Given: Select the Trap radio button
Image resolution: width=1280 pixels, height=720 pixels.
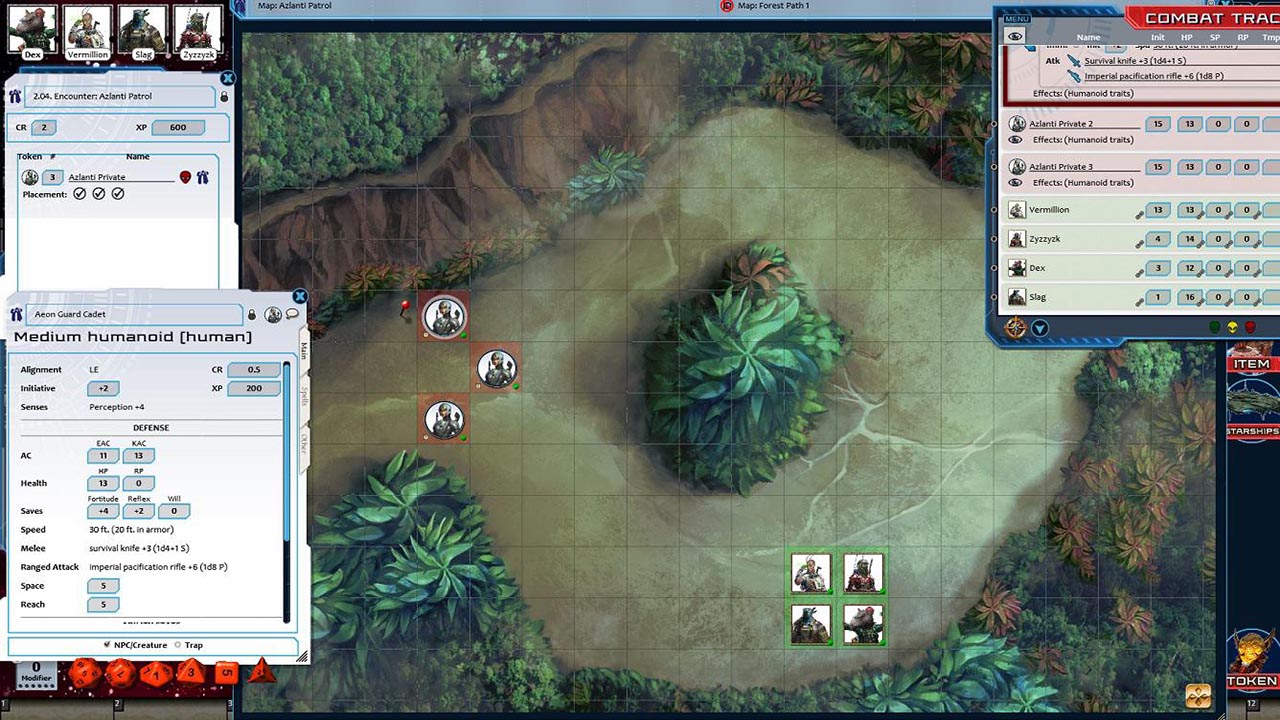Looking at the screenshot, I should point(176,645).
